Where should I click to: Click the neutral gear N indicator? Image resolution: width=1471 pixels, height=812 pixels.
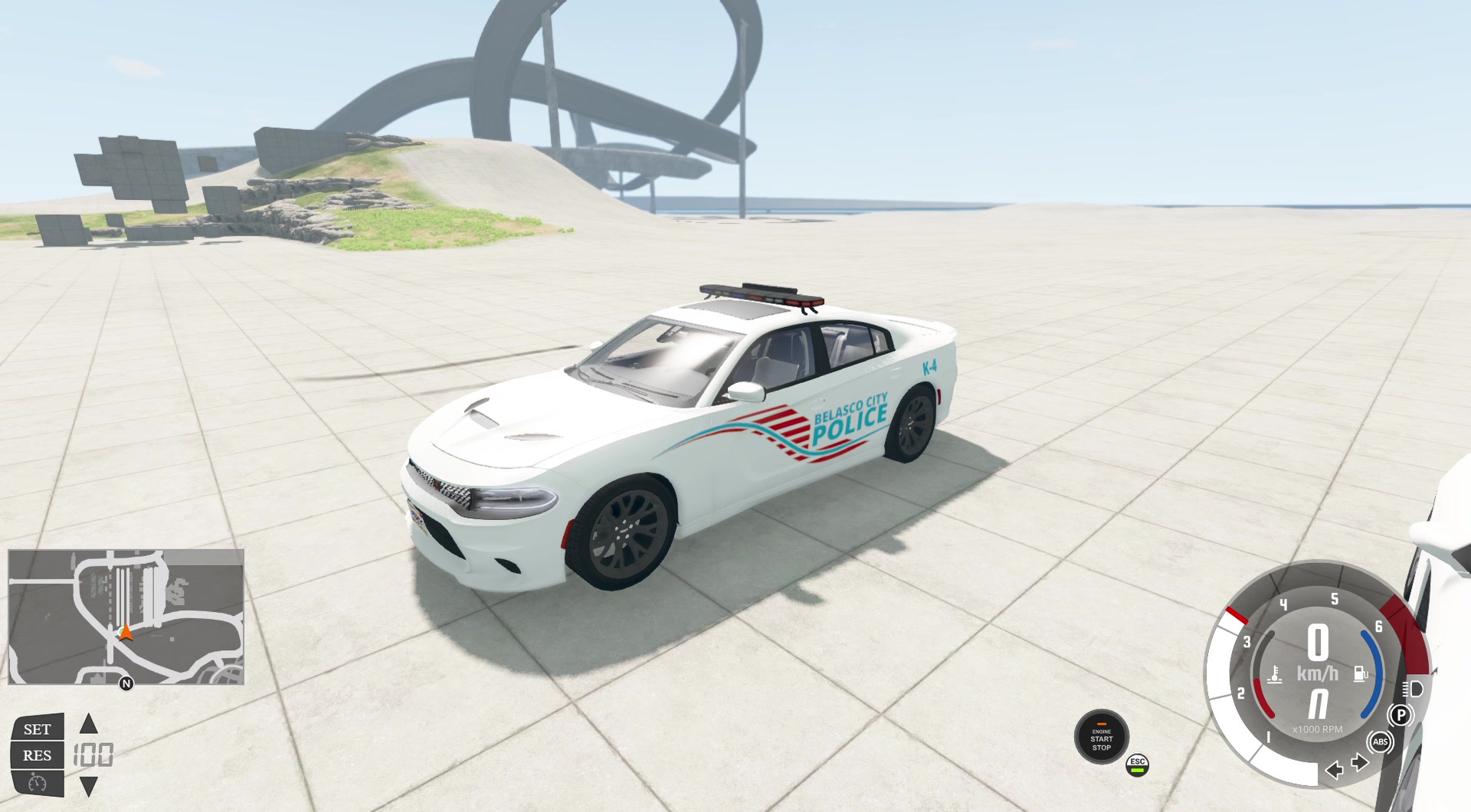click(1318, 702)
